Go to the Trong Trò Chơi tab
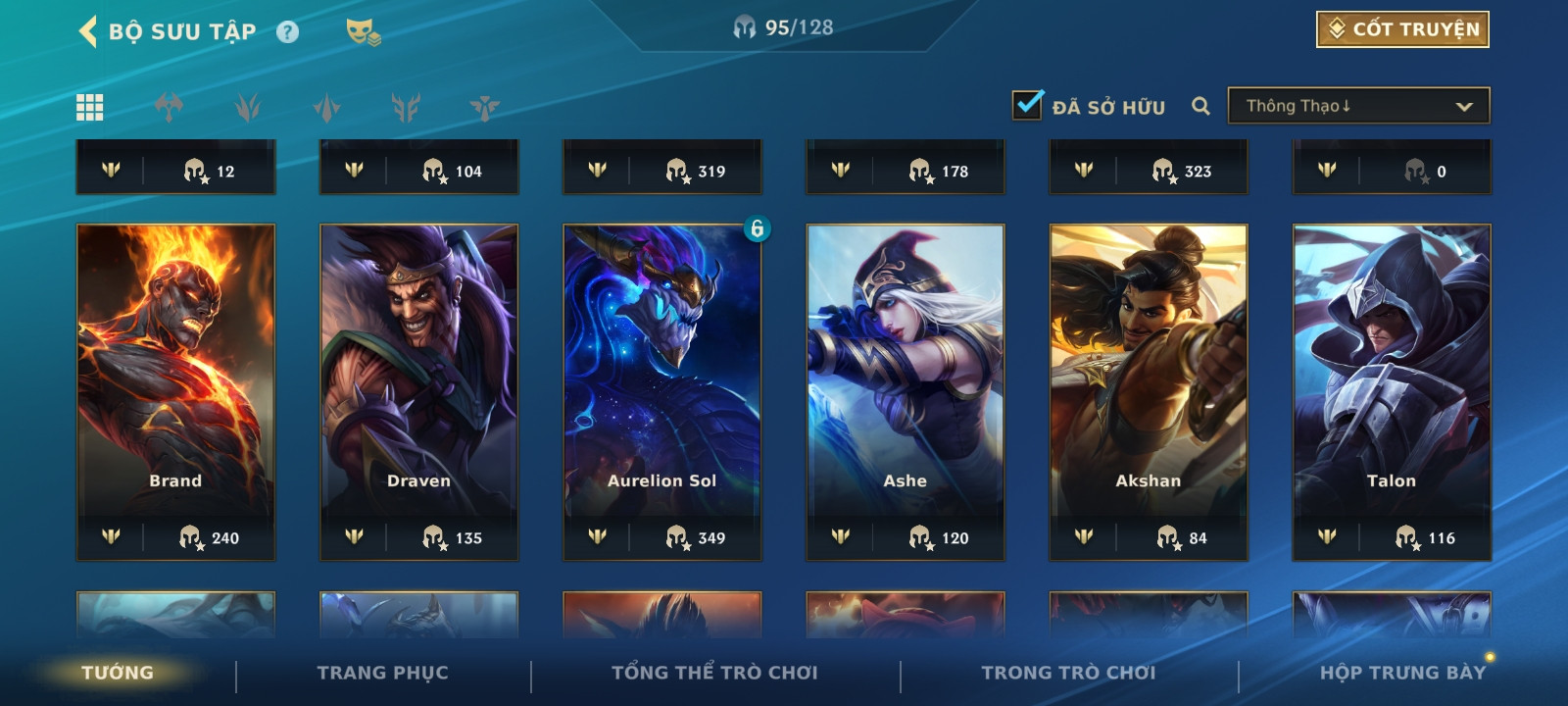The width and height of the screenshot is (1568, 706). (x=1068, y=673)
